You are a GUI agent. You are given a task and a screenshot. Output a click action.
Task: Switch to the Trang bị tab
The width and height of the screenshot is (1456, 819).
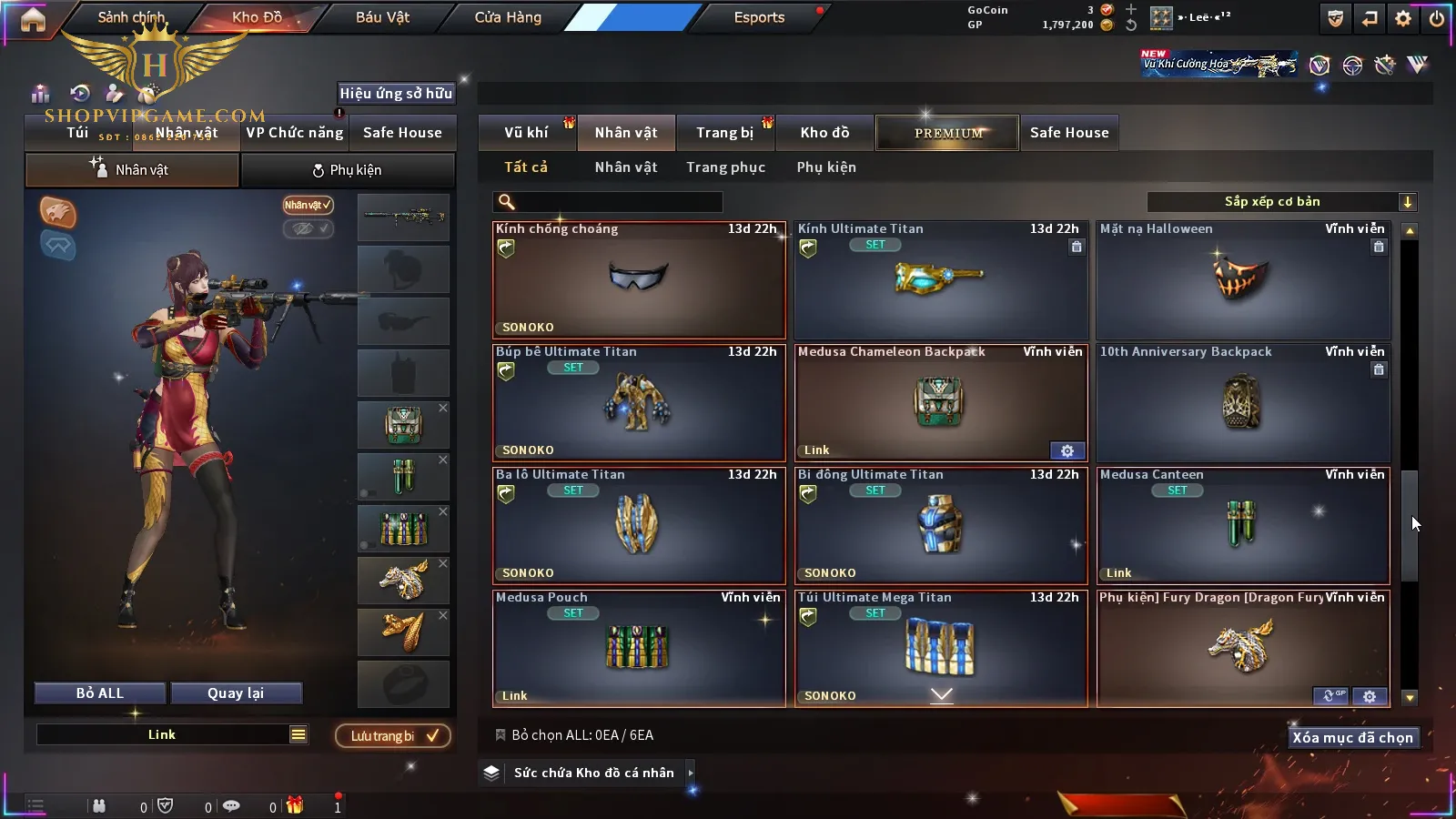[x=724, y=133]
